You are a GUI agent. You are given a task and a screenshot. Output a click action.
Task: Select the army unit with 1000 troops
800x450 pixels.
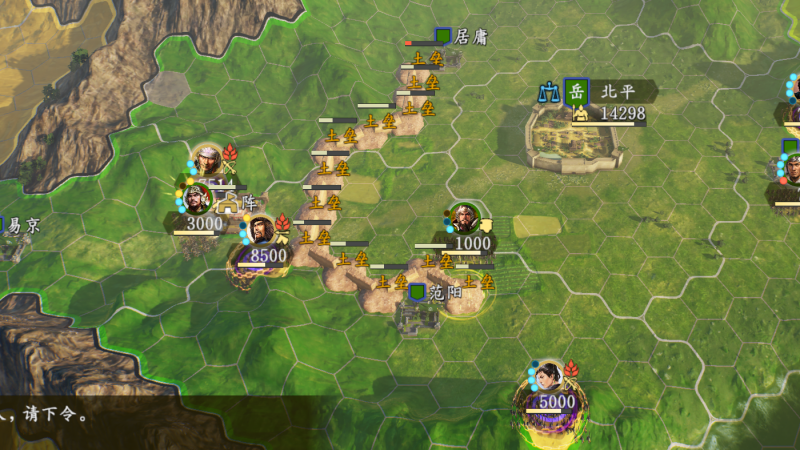point(464,220)
